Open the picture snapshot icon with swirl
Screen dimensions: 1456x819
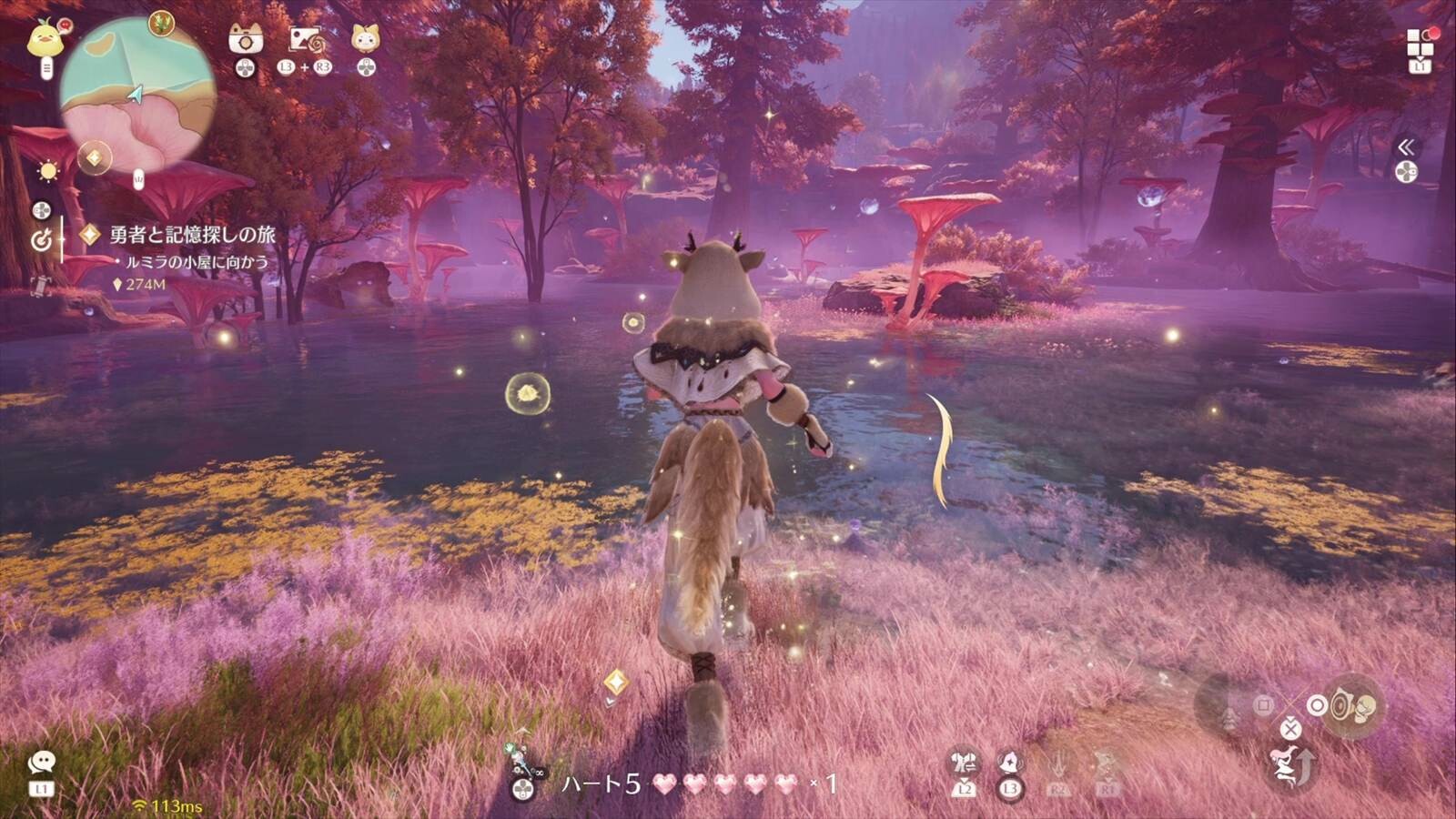tap(305, 40)
